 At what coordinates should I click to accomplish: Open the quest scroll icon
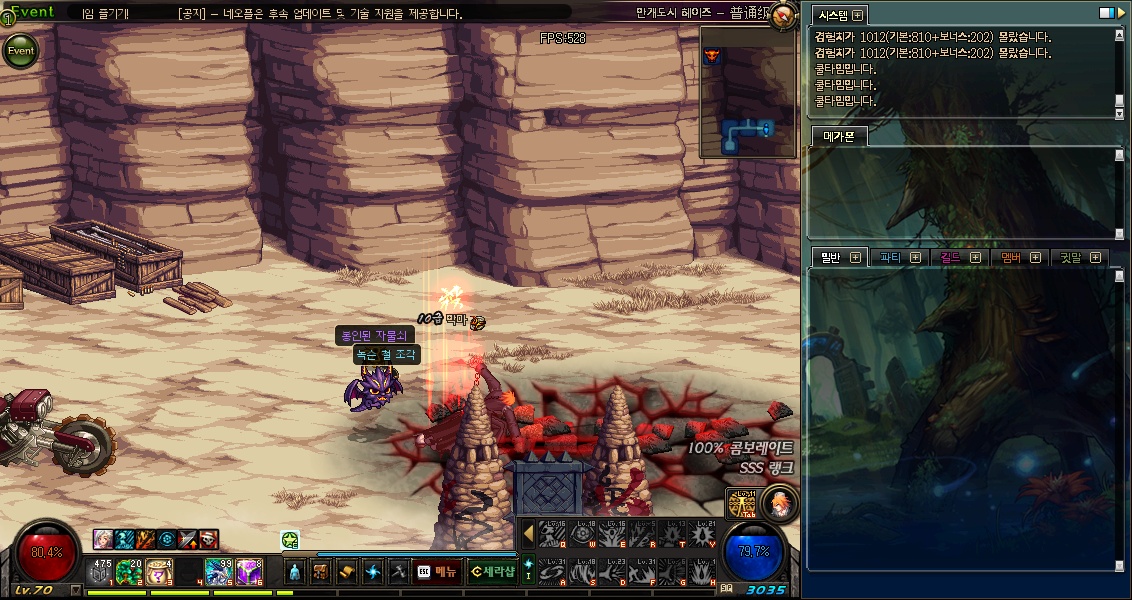[347, 572]
